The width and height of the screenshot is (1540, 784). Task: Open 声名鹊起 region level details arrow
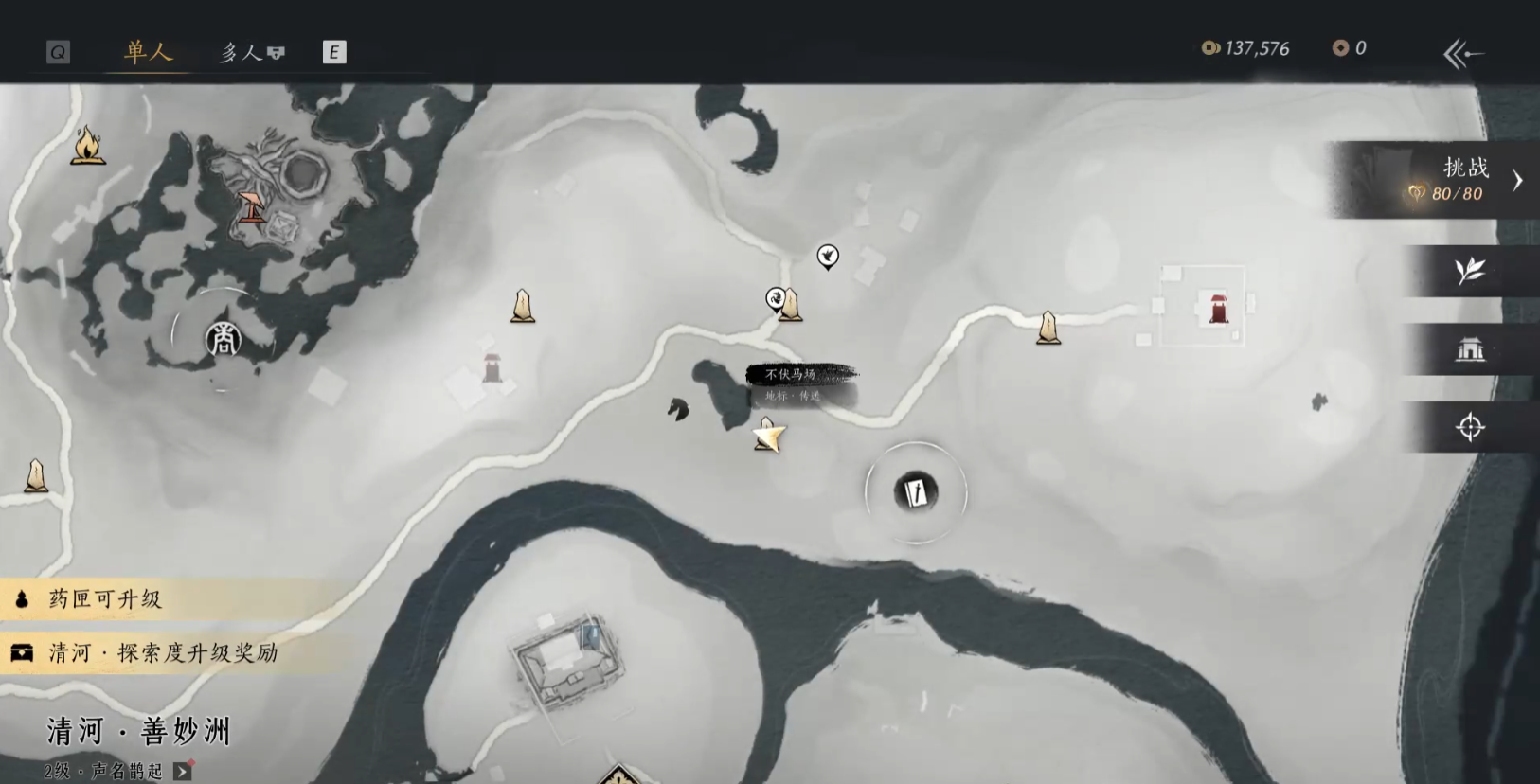[183, 772]
